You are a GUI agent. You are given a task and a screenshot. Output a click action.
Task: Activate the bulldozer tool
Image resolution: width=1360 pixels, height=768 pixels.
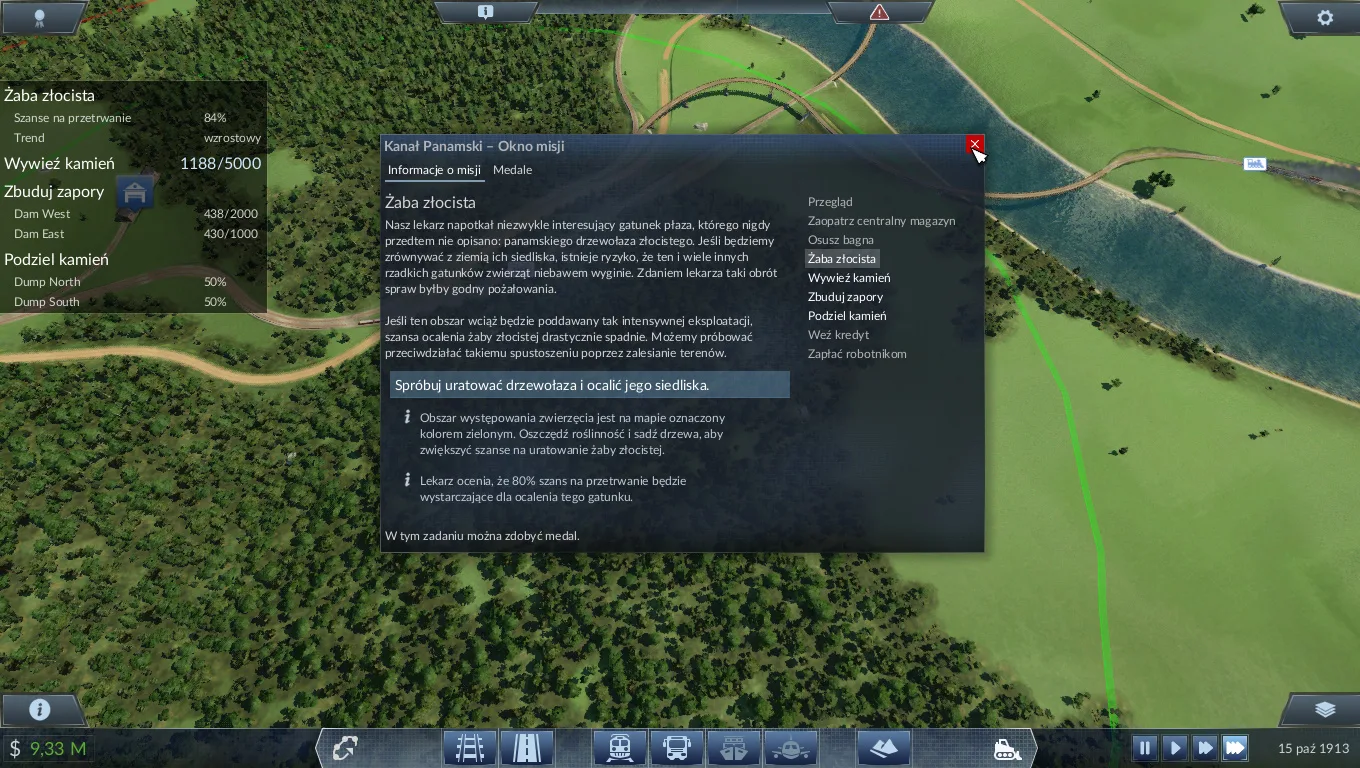click(1006, 748)
